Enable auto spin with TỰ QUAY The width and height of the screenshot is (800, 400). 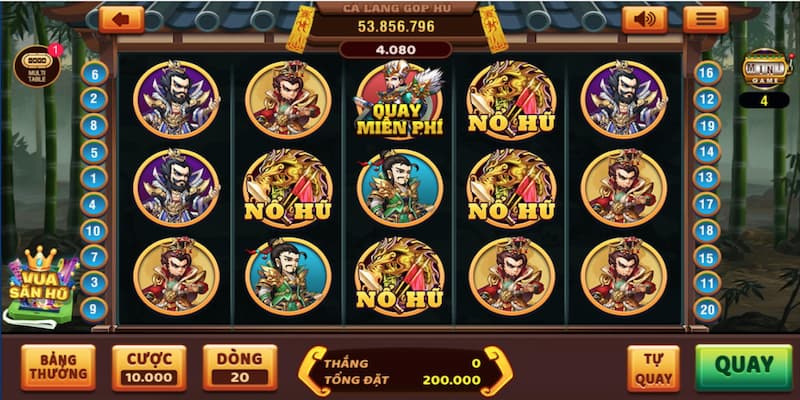653,368
